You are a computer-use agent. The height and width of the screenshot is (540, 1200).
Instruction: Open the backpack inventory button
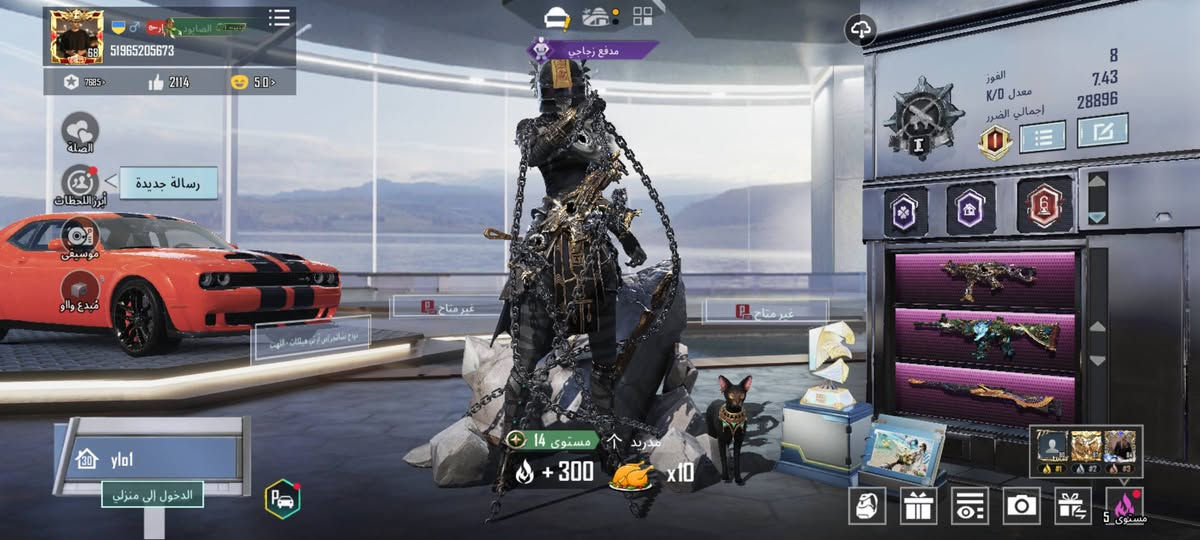pyautogui.click(x=867, y=506)
